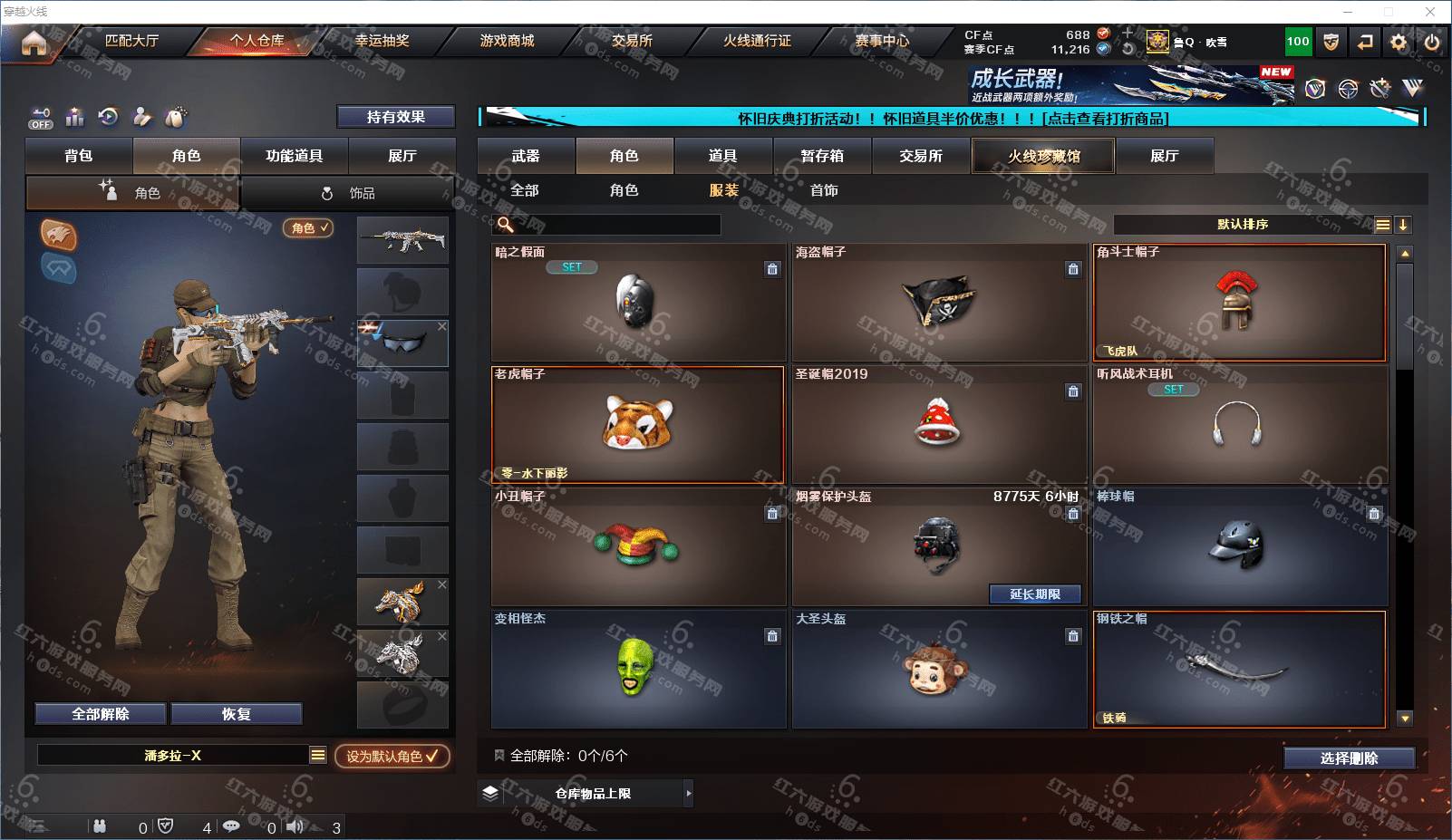Close the game window
The image size is (1452, 840).
(x=1430, y=12)
